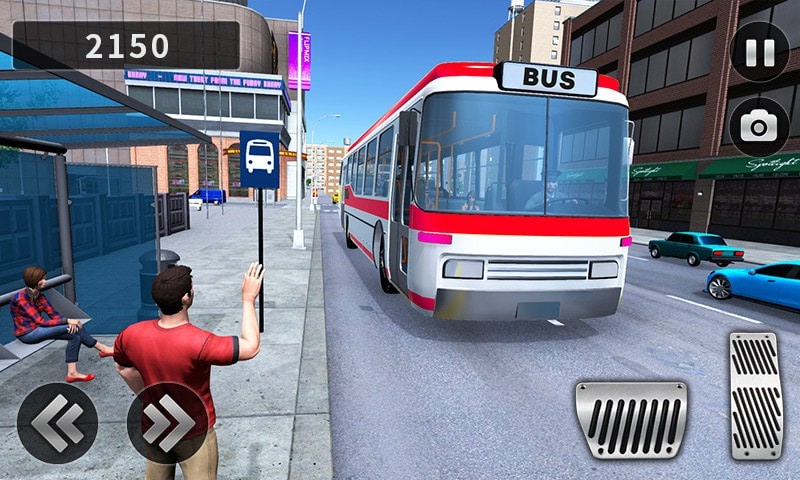
Task: Tap the tall accelerator pedal
Action: pyautogui.click(x=755, y=396)
